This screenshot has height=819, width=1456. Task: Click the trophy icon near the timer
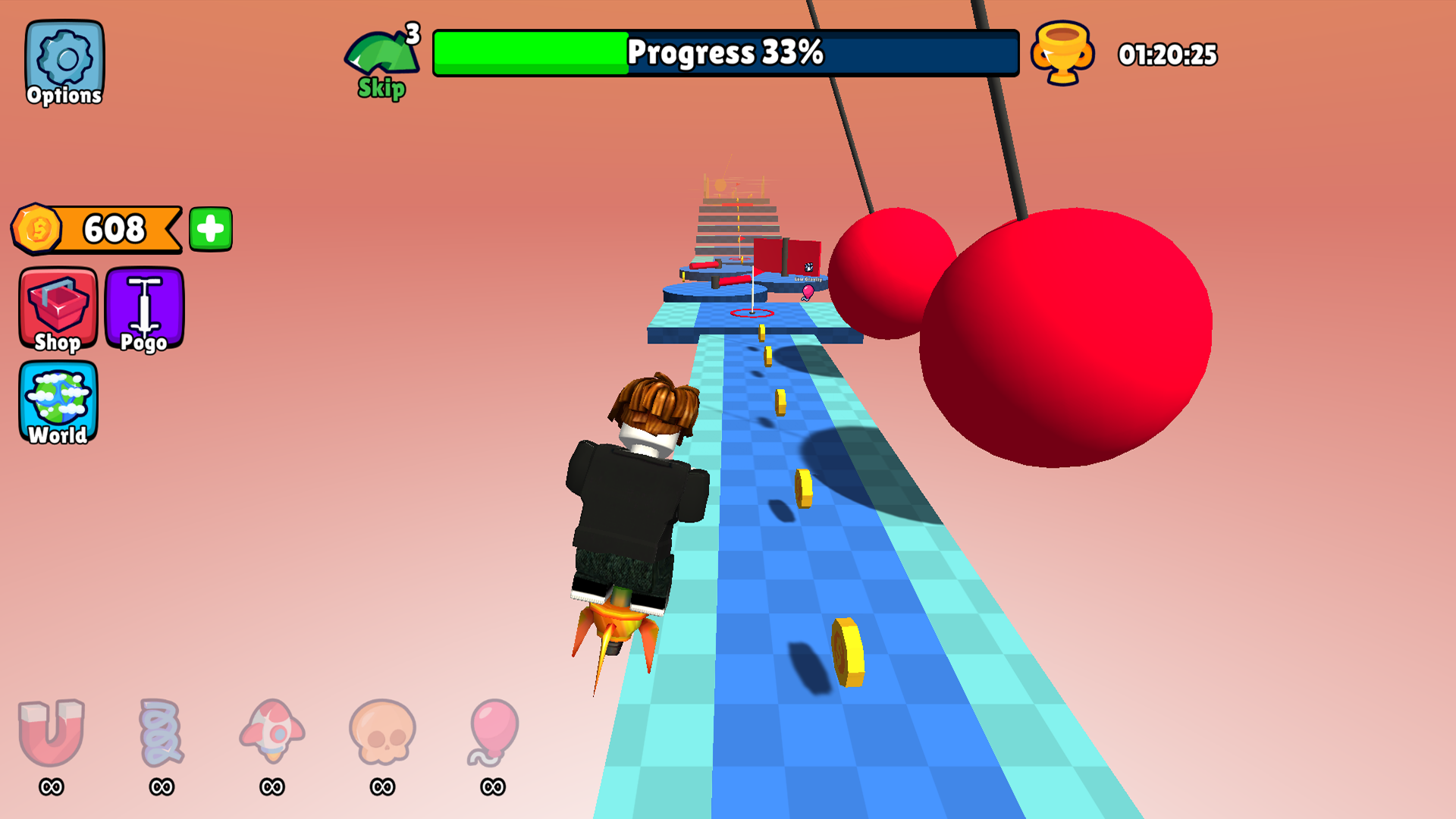tap(1062, 55)
